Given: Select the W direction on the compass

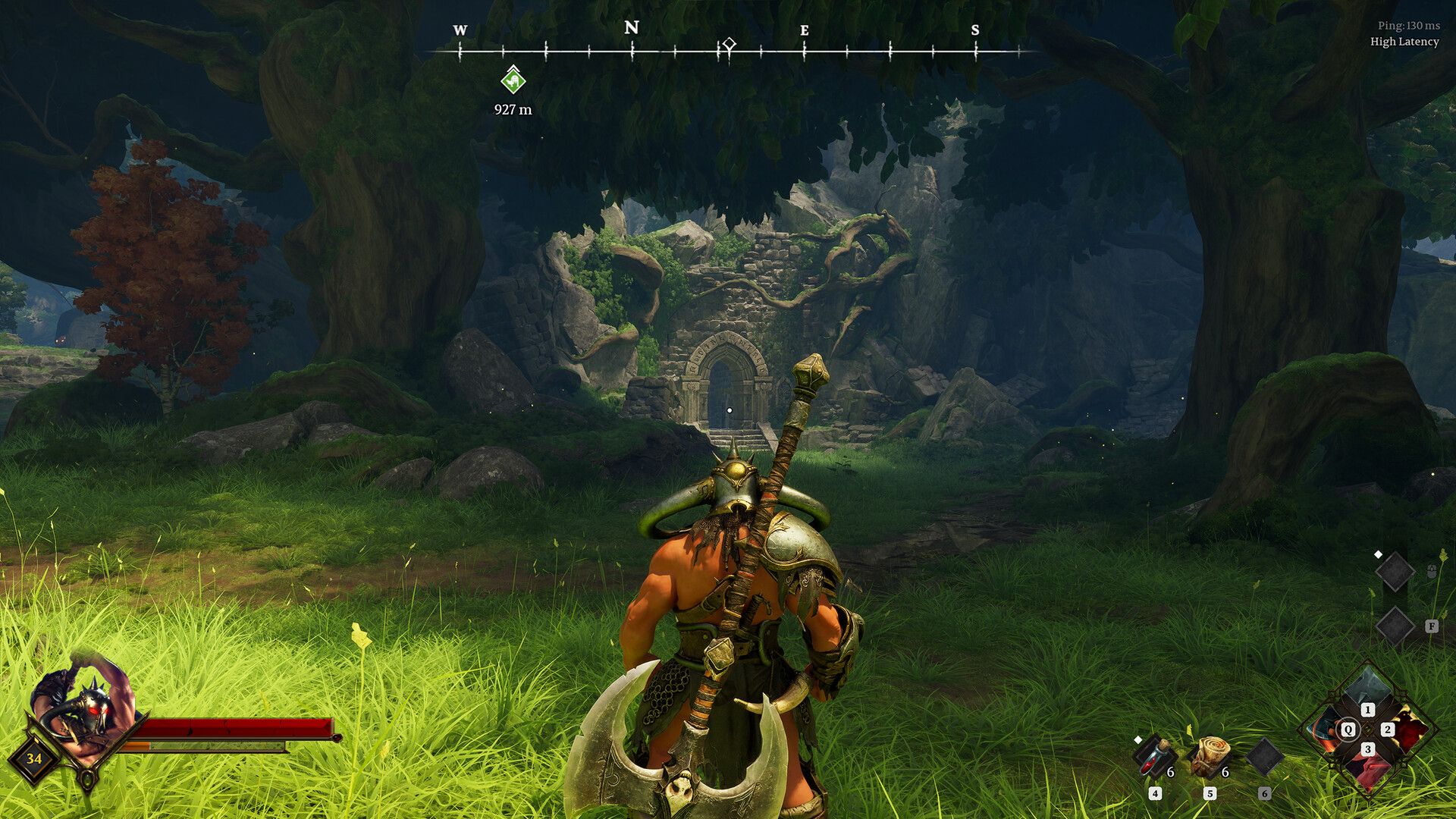Looking at the screenshot, I should click(x=460, y=30).
